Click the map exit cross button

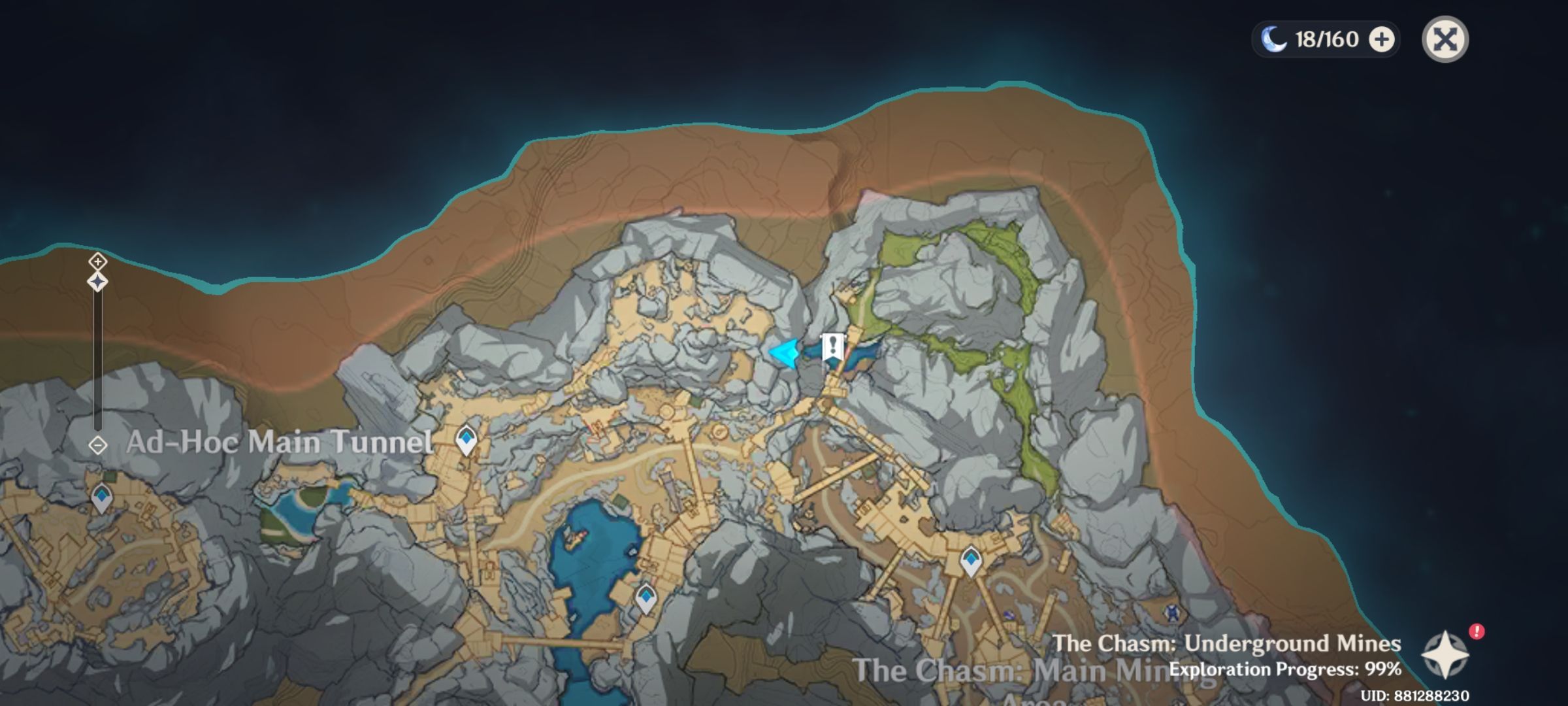1446,40
